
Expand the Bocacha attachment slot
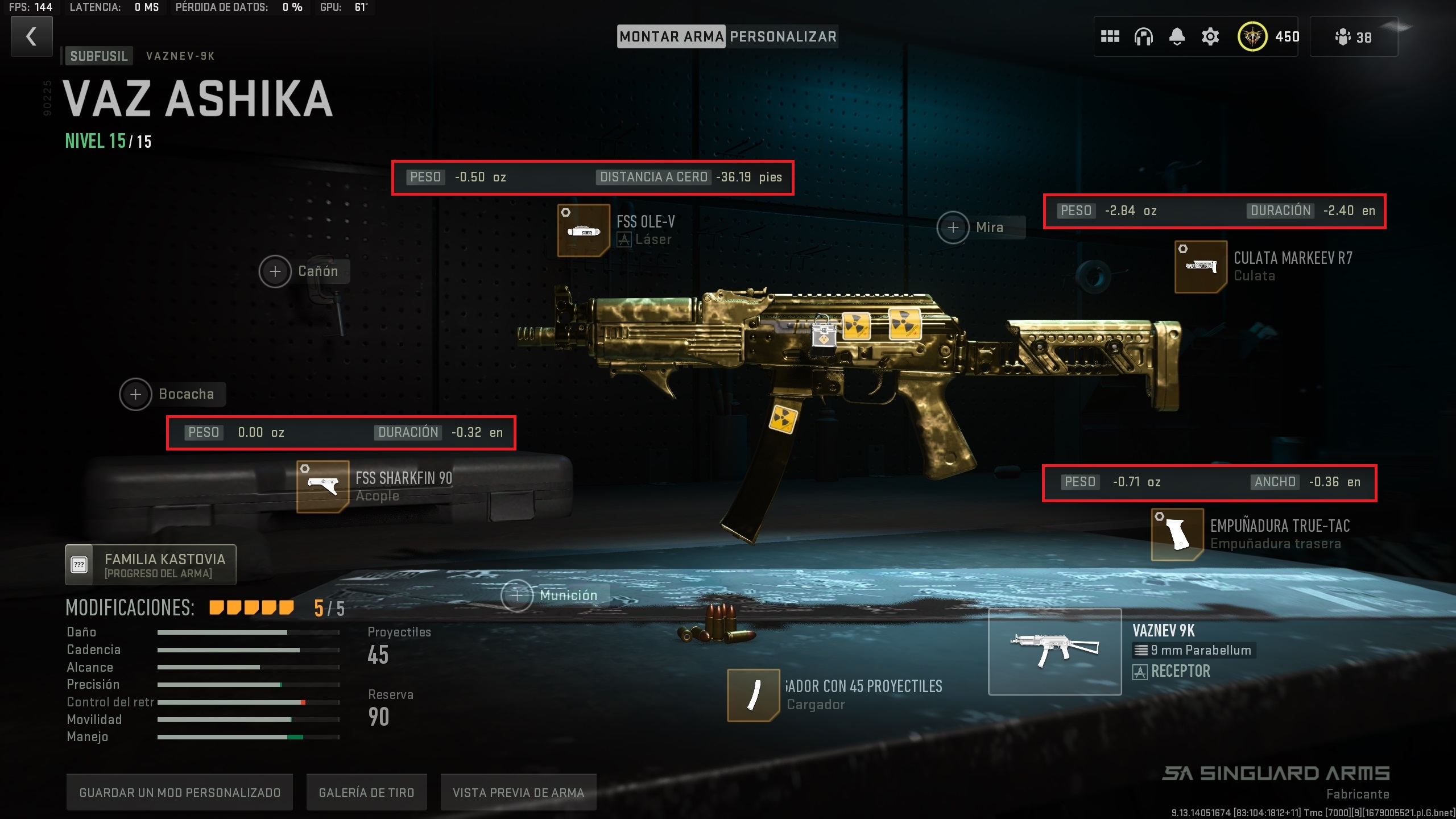pyautogui.click(x=135, y=394)
